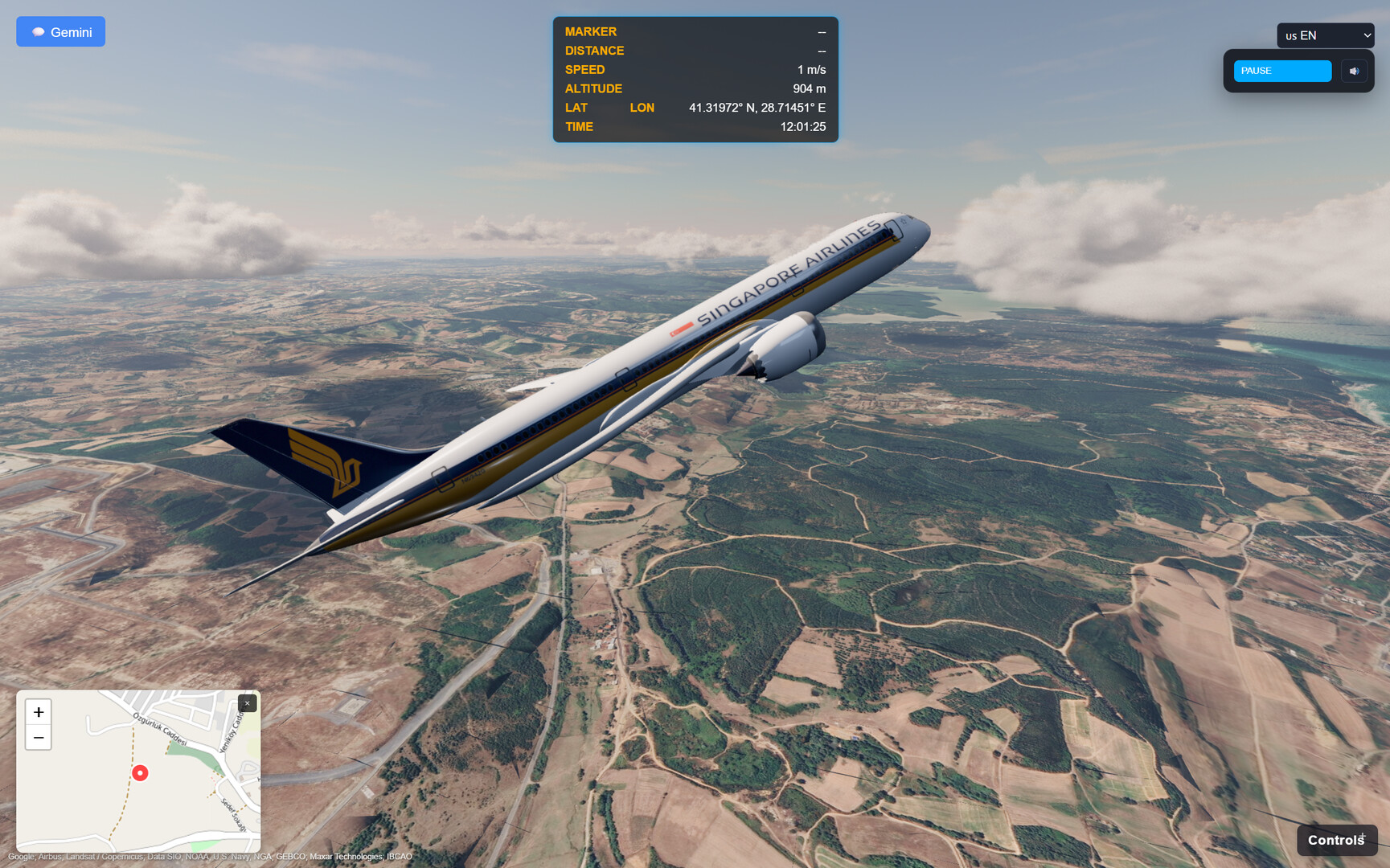The width and height of the screenshot is (1390, 868).
Task: Click the chevron next to us EN
Action: (1367, 35)
